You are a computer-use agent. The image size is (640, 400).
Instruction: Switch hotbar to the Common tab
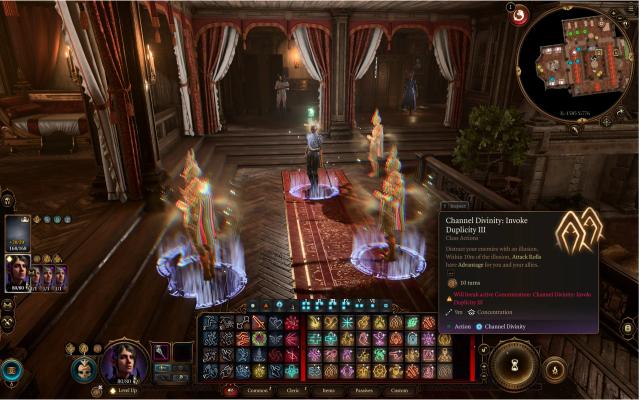point(258,390)
